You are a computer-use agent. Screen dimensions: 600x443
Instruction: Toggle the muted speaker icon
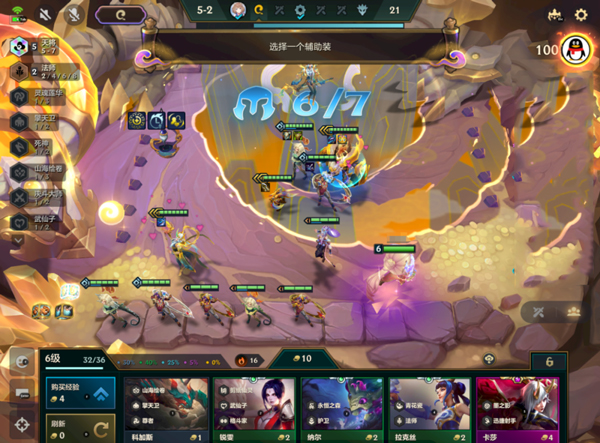pyautogui.click(x=47, y=15)
